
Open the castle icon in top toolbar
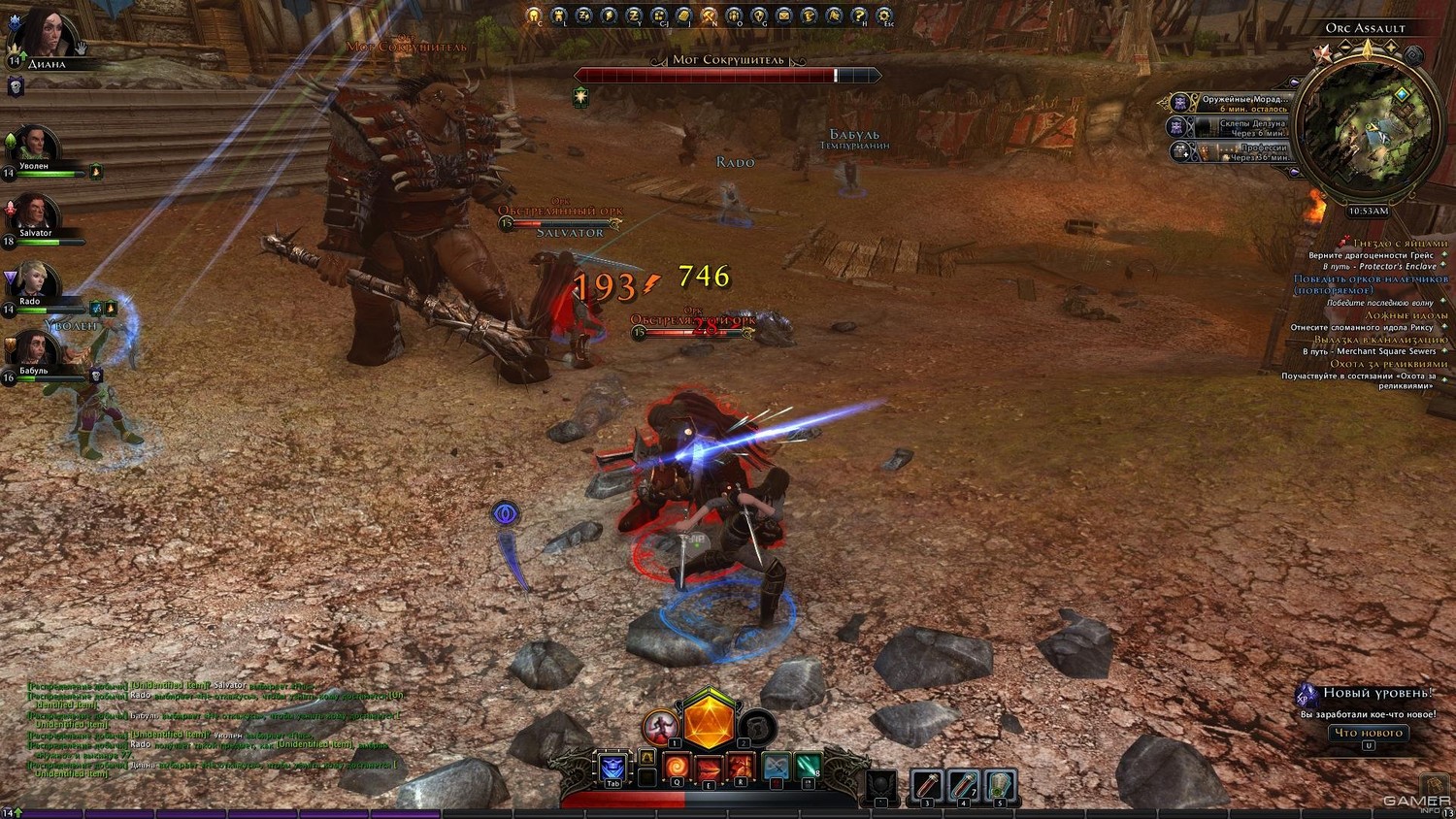[558, 16]
